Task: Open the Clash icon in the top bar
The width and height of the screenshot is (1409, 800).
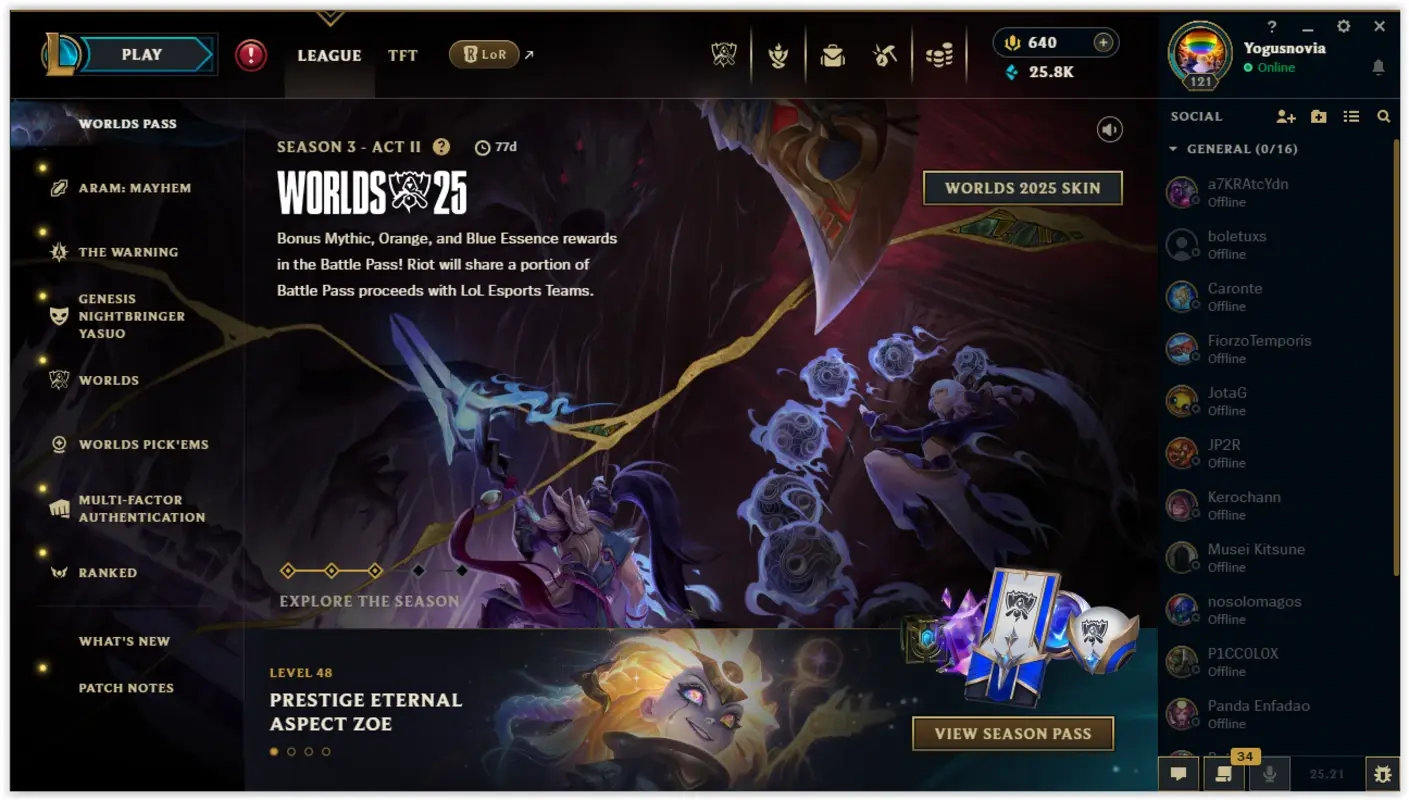Action: tap(779, 55)
